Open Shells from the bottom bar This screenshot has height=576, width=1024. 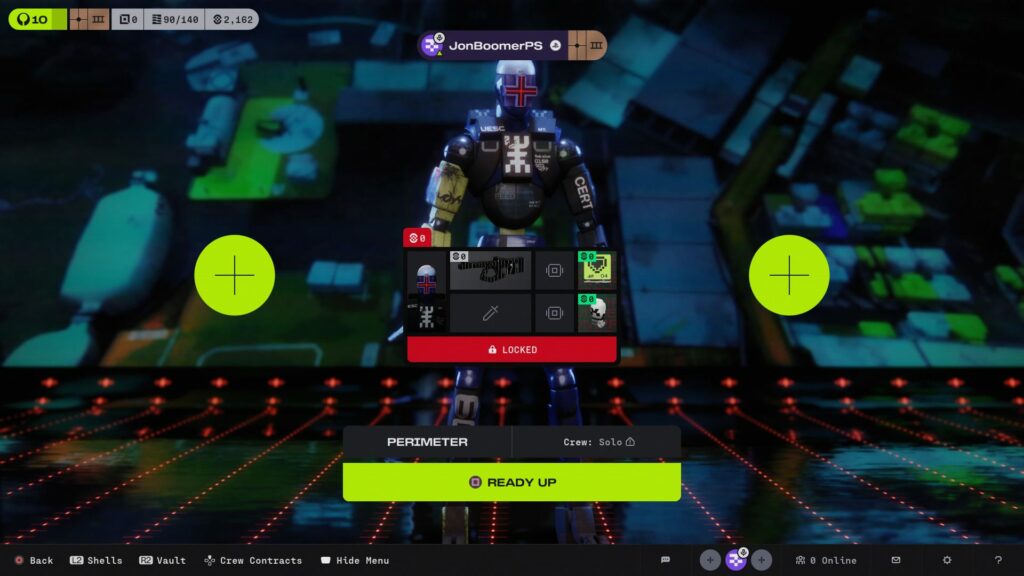[96, 560]
